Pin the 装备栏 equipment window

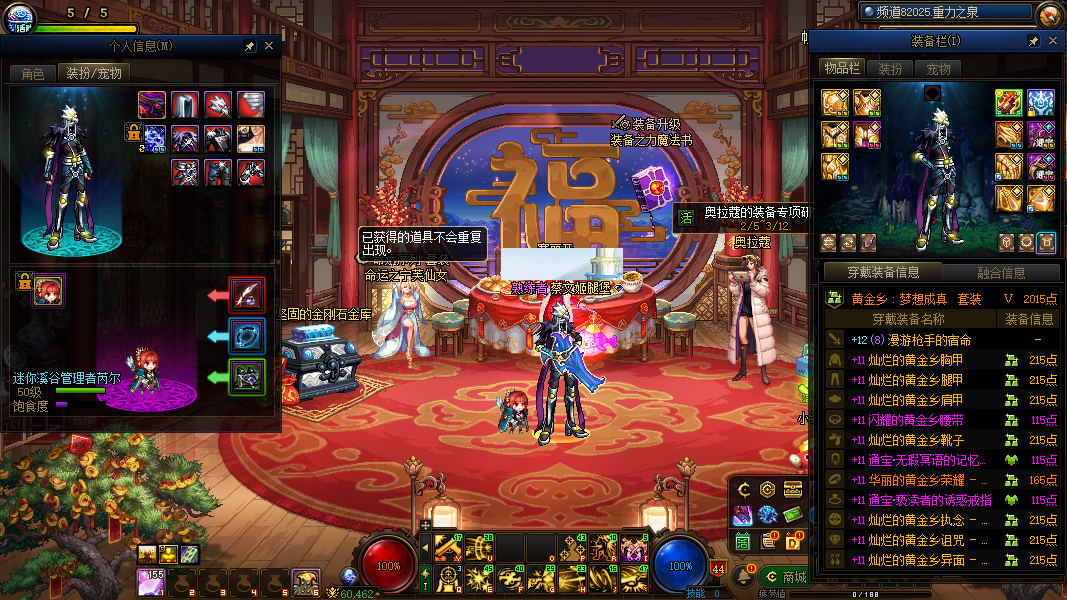(x=1033, y=41)
